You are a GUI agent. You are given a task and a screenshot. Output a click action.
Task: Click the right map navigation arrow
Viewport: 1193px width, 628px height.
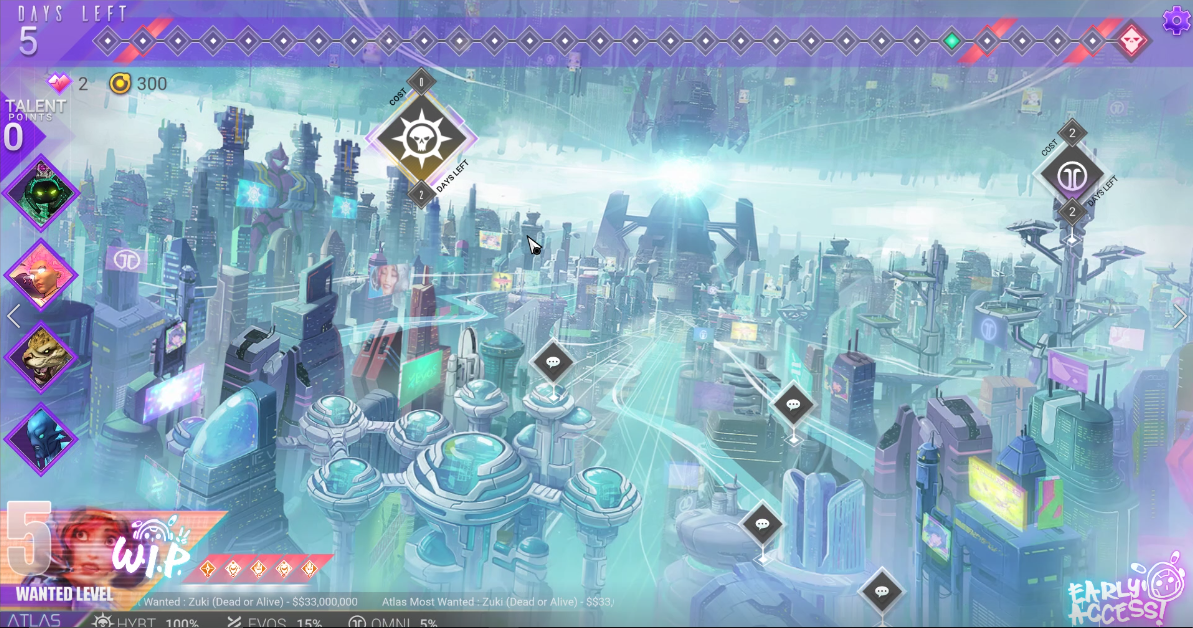(x=1179, y=317)
